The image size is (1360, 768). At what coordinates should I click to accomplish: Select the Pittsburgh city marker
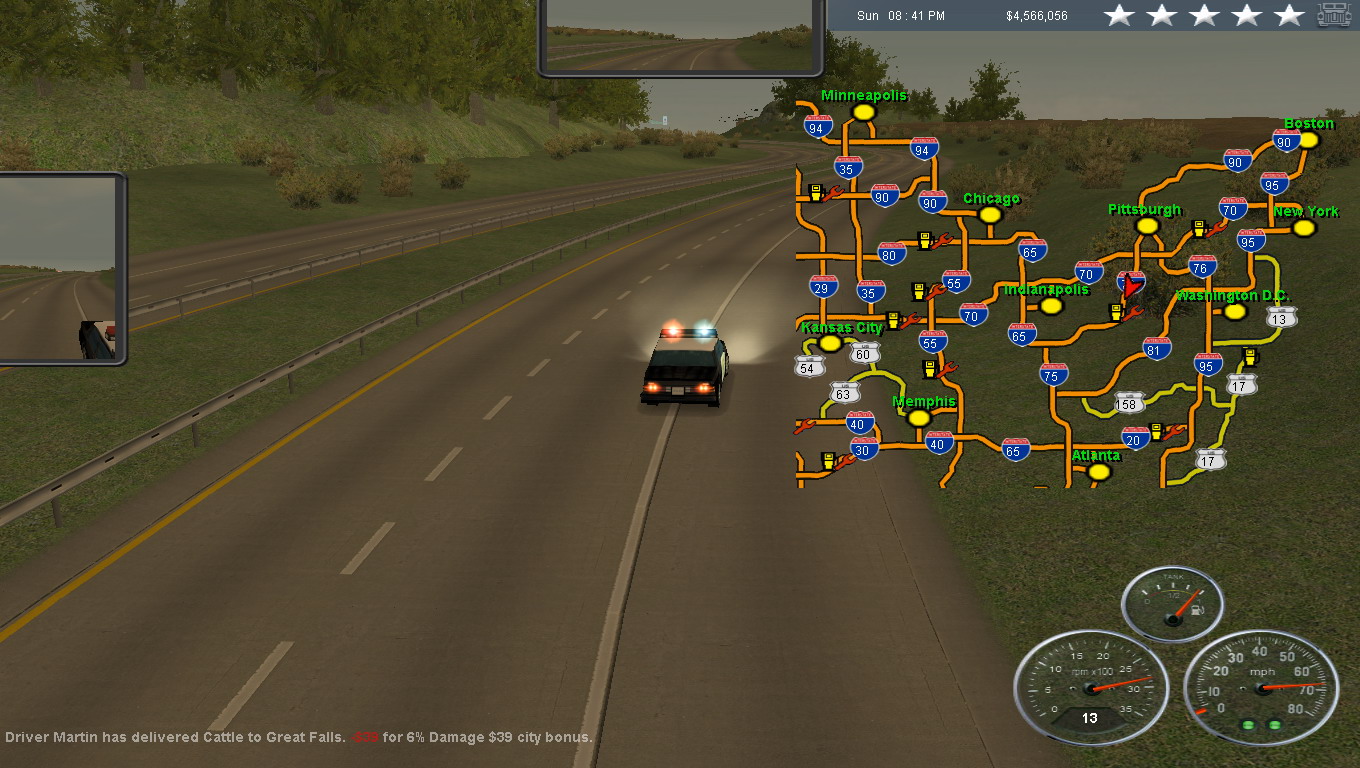(1147, 226)
